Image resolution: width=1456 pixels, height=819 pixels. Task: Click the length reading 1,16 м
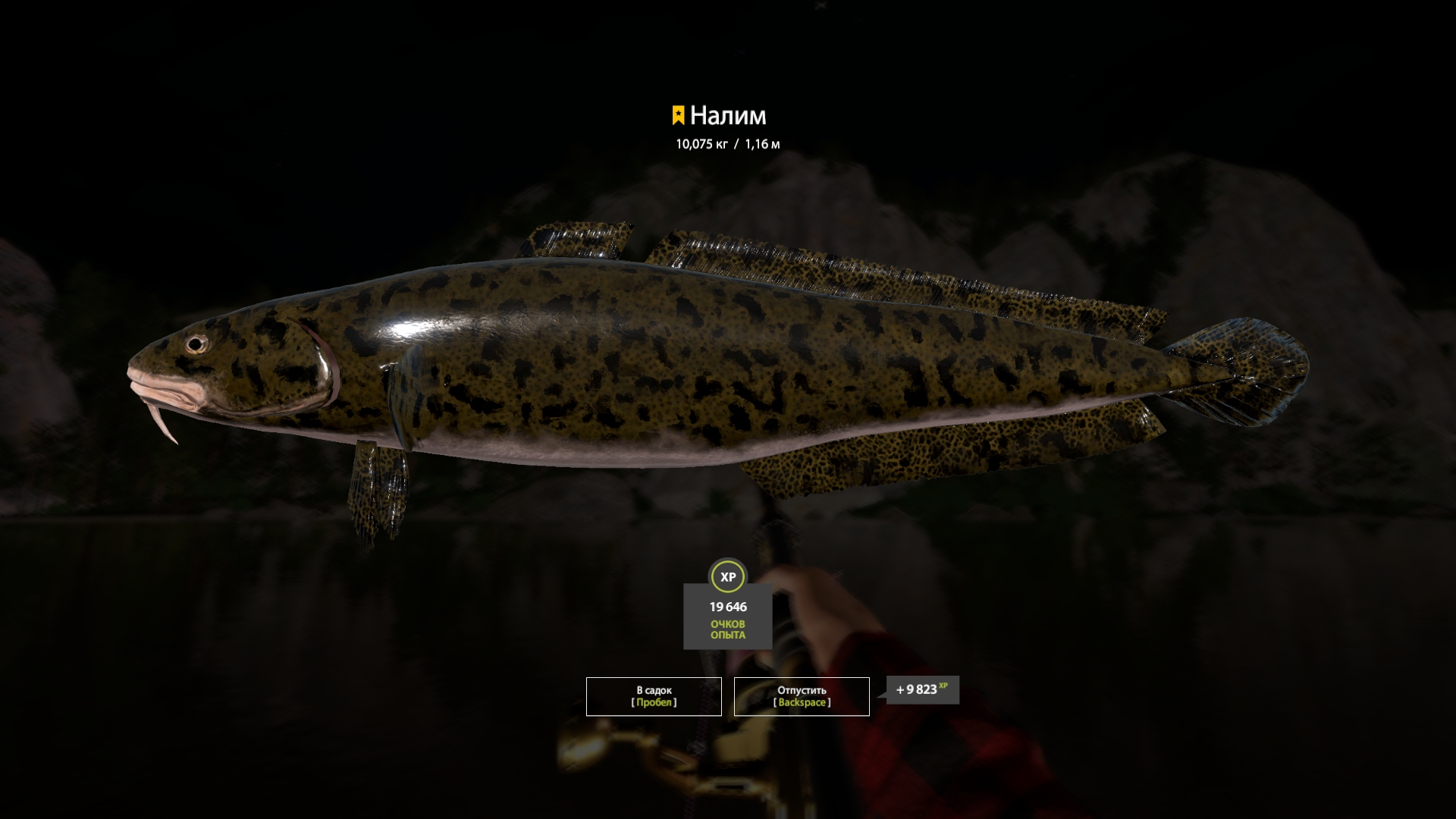point(761,141)
